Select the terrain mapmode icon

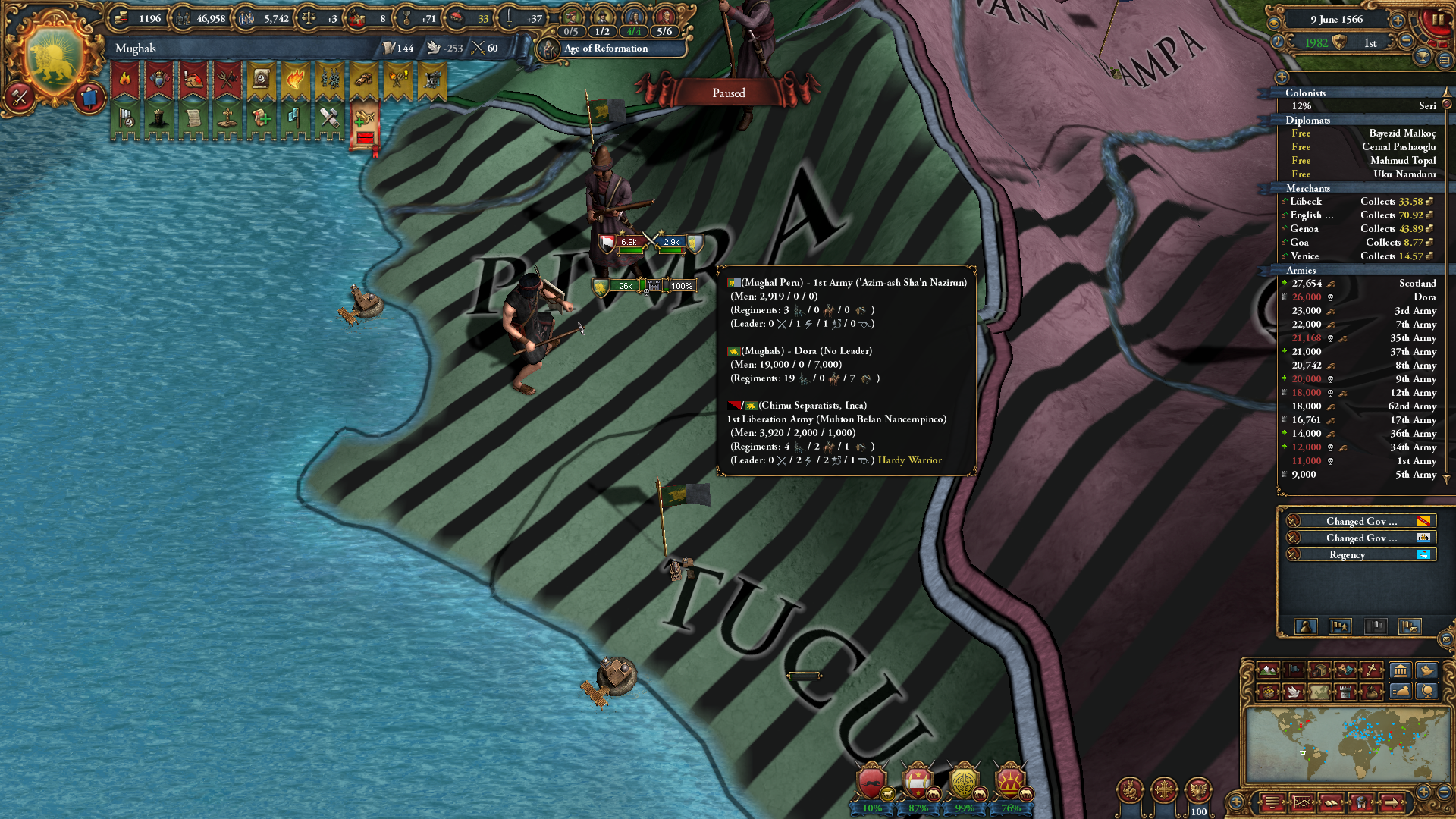pos(1268,671)
